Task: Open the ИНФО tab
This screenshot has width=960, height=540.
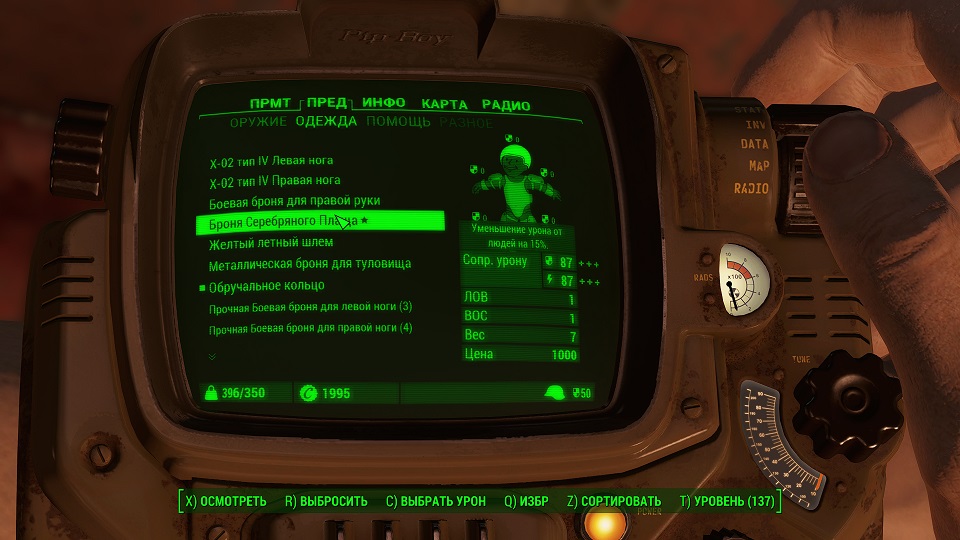Action: (x=383, y=103)
